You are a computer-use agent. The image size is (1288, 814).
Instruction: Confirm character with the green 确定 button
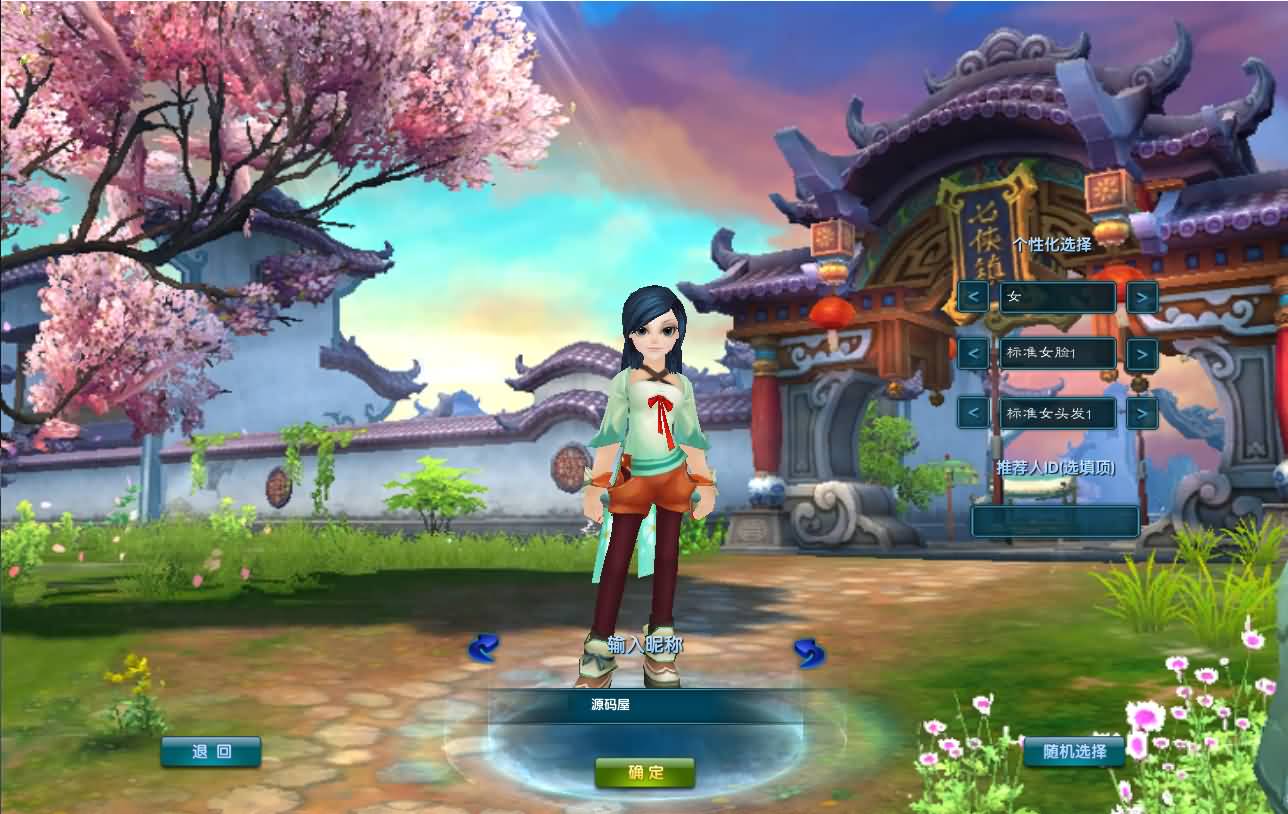(645, 772)
